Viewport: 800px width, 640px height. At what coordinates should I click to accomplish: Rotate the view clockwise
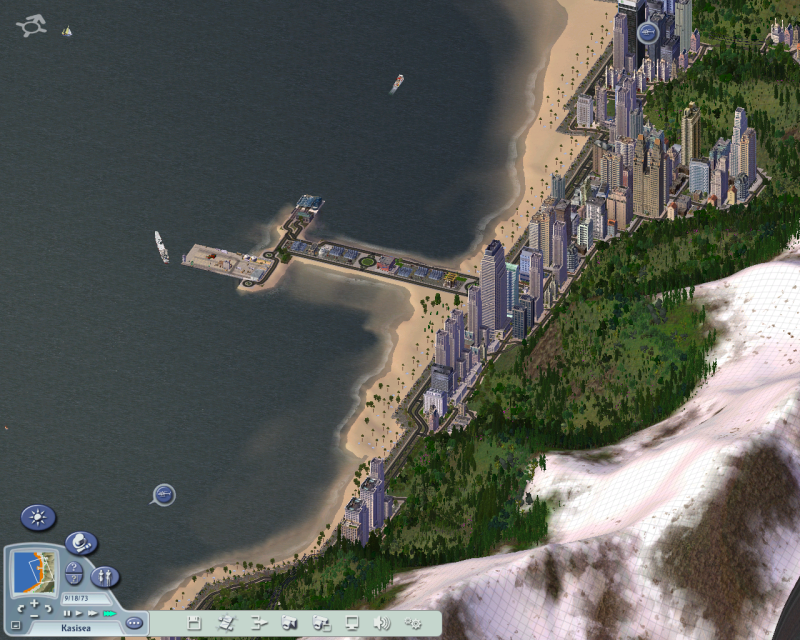click(x=49, y=608)
